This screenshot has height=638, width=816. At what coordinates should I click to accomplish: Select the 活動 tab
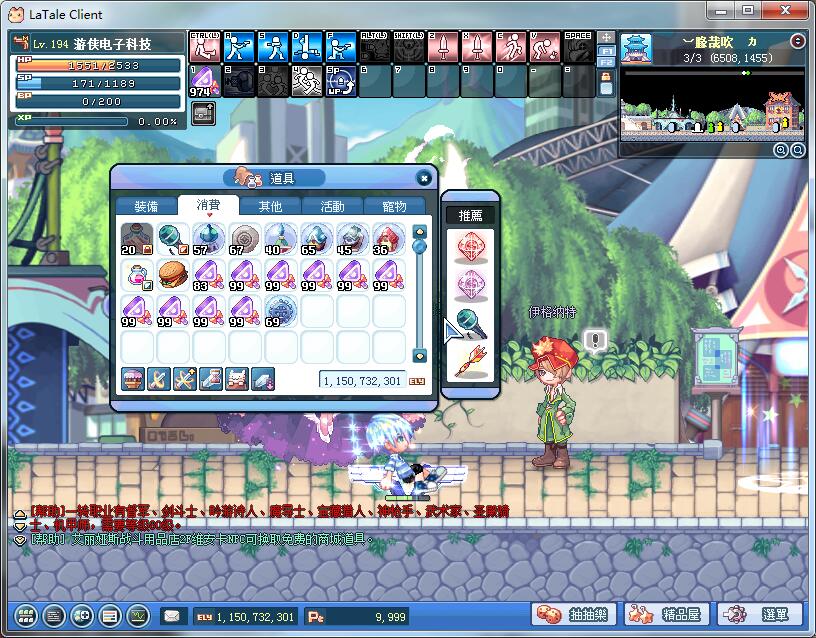(x=332, y=206)
